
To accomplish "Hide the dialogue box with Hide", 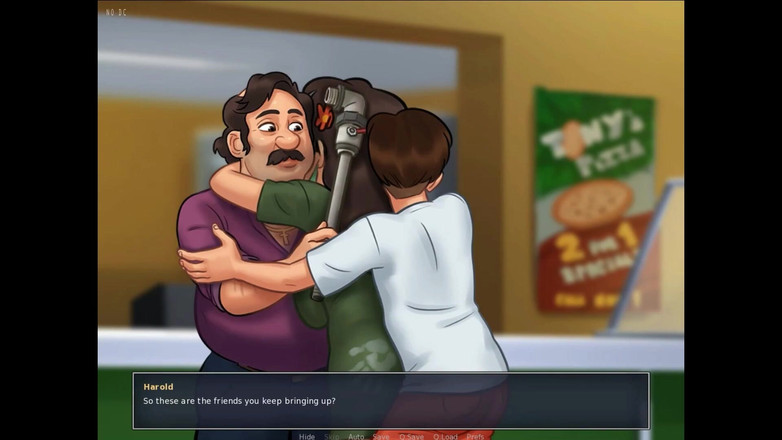I will coord(307,436).
